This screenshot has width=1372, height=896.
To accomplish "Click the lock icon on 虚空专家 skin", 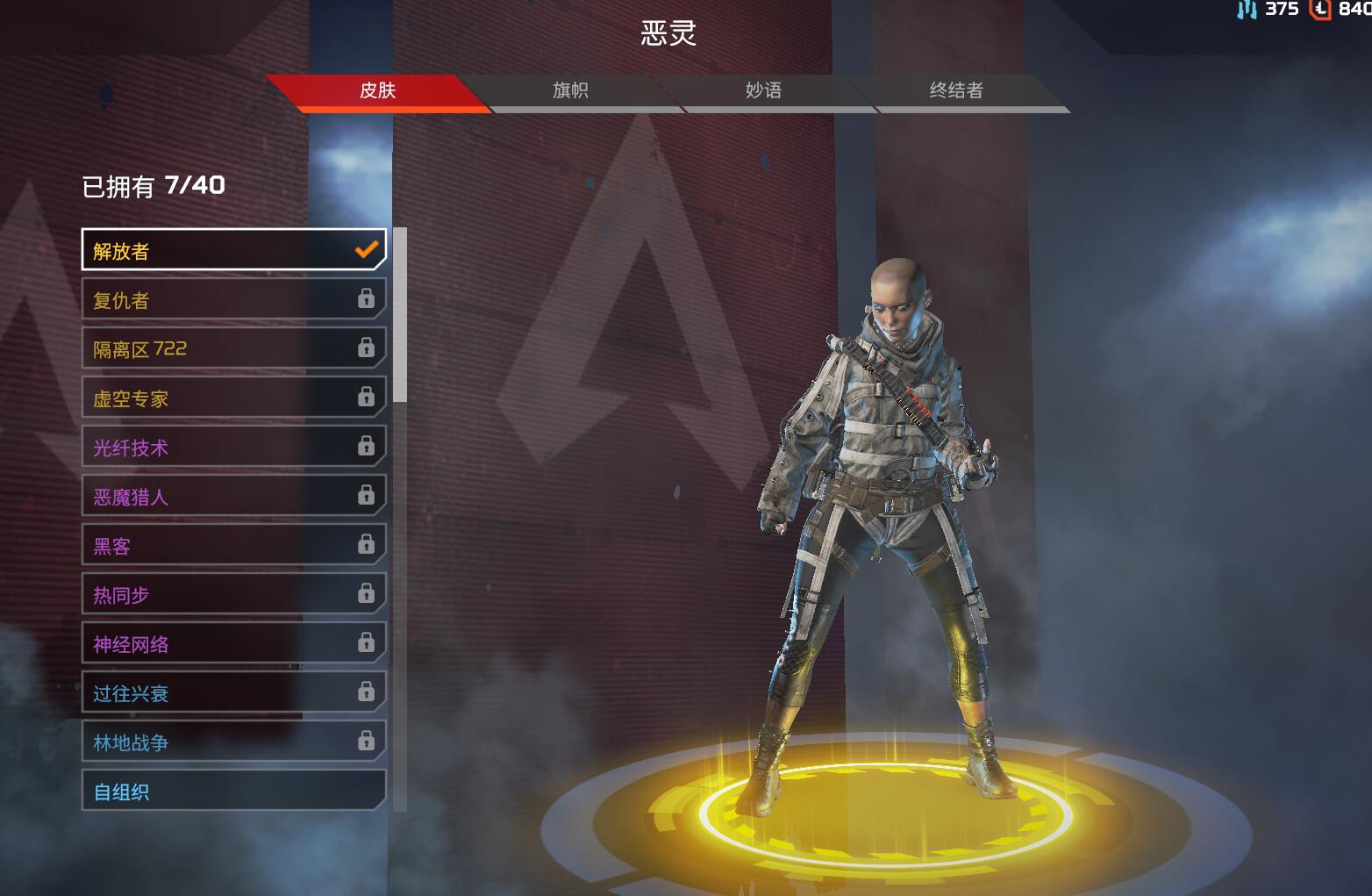I will [366, 397].
